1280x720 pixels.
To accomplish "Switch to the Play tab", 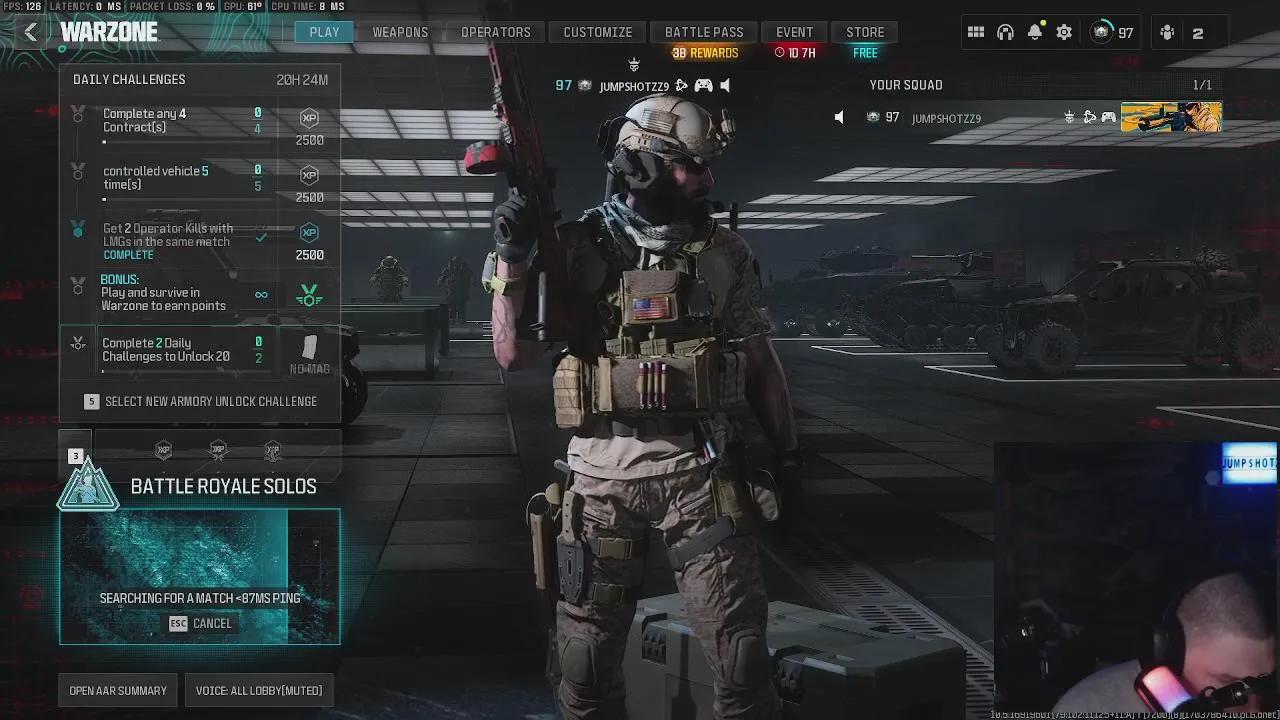I will coord(324,32).
